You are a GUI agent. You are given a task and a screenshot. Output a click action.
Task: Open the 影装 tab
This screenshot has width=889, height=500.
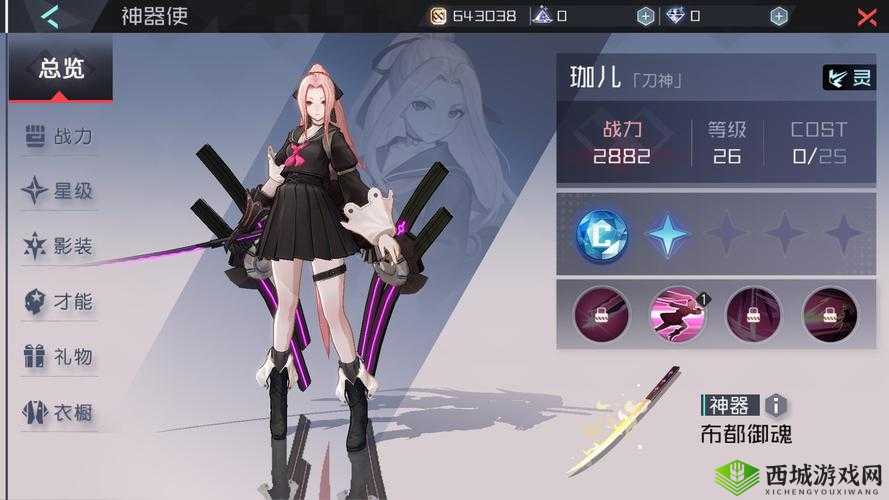coord(60,245)
